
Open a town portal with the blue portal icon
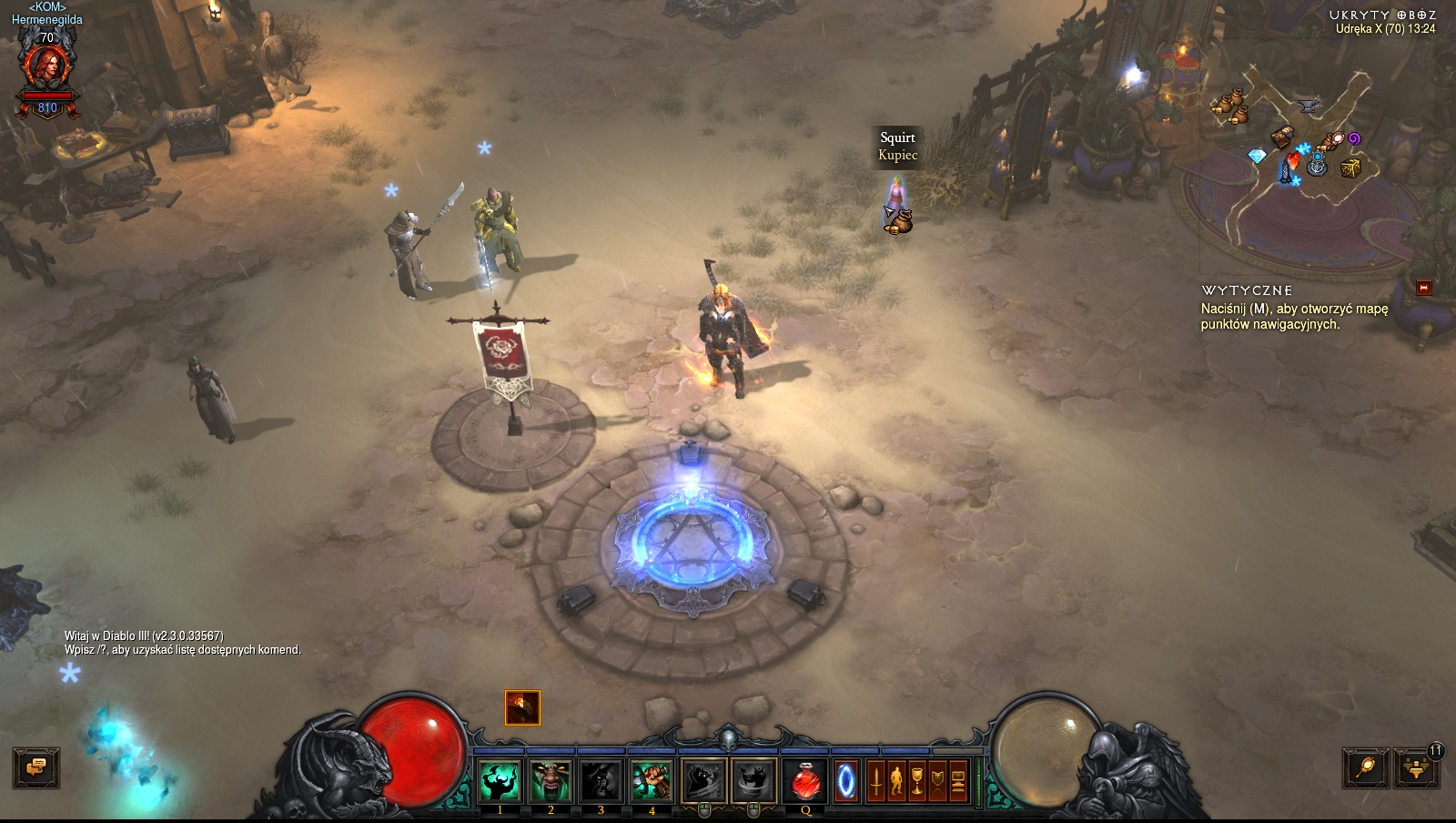[x=846, y=781]
